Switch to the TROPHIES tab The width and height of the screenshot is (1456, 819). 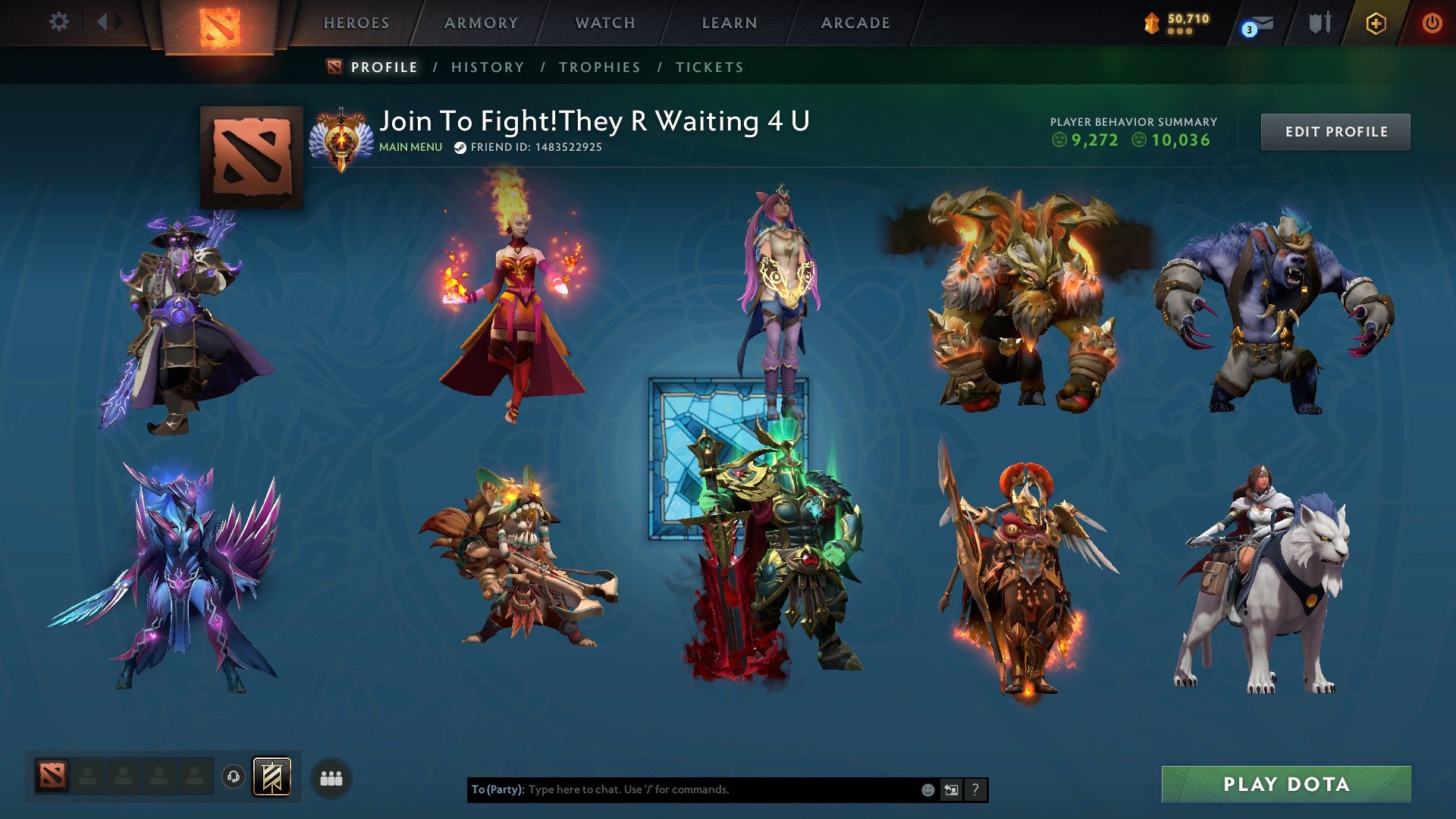pyautogui.click(x=600, y=67)
